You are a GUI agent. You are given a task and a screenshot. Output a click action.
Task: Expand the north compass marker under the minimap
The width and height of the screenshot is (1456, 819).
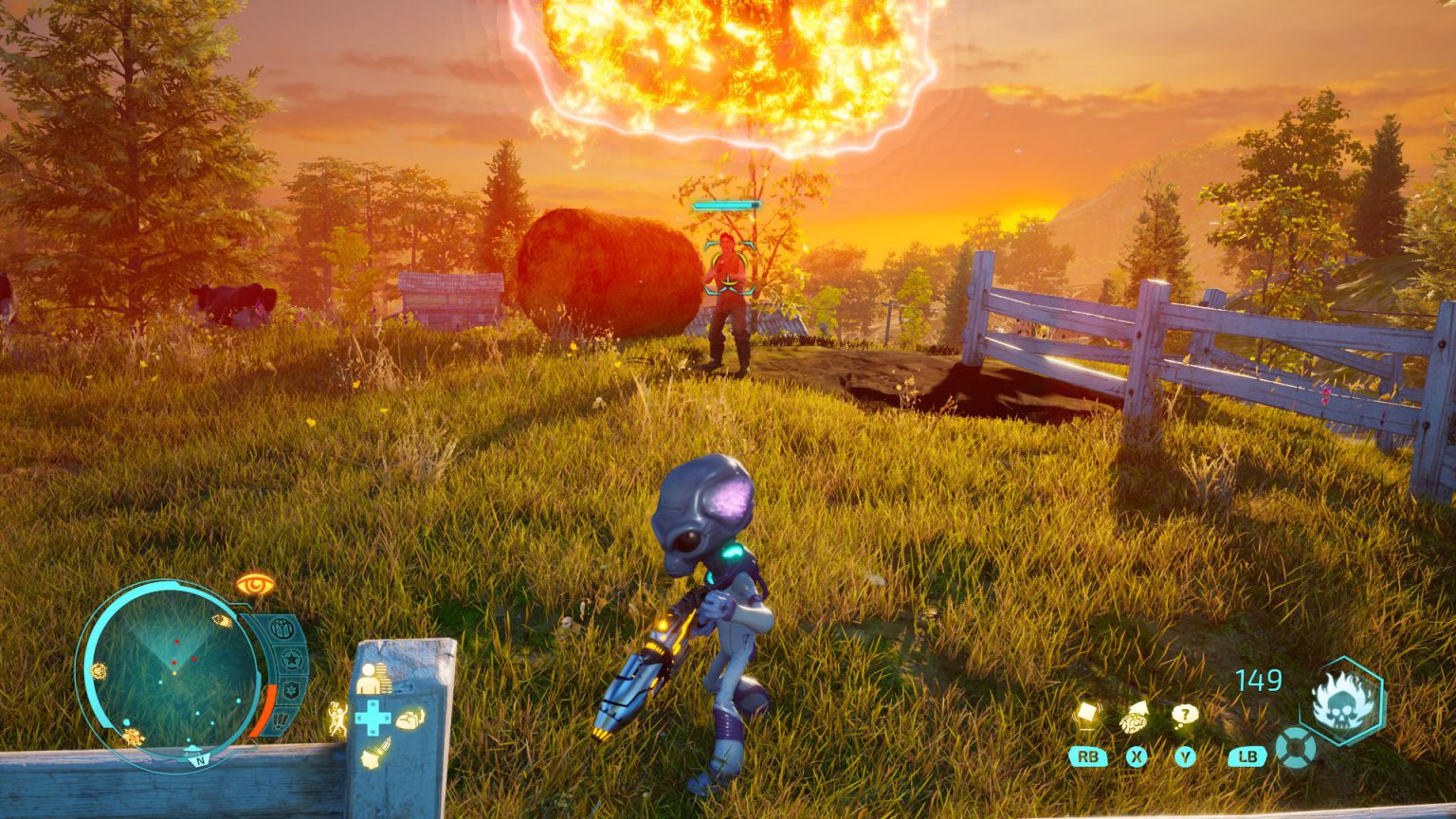200,760
